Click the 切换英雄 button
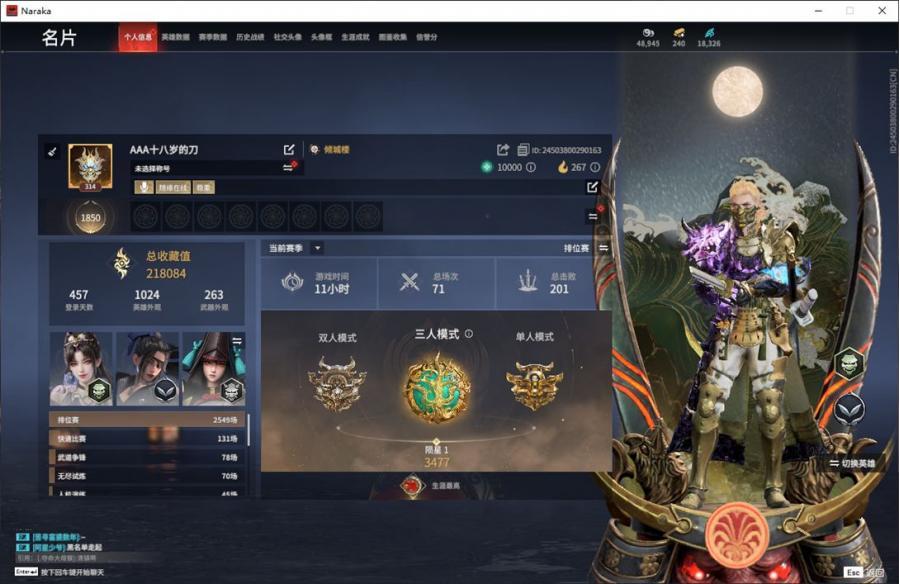900x584 pixels. click(852, 463)
